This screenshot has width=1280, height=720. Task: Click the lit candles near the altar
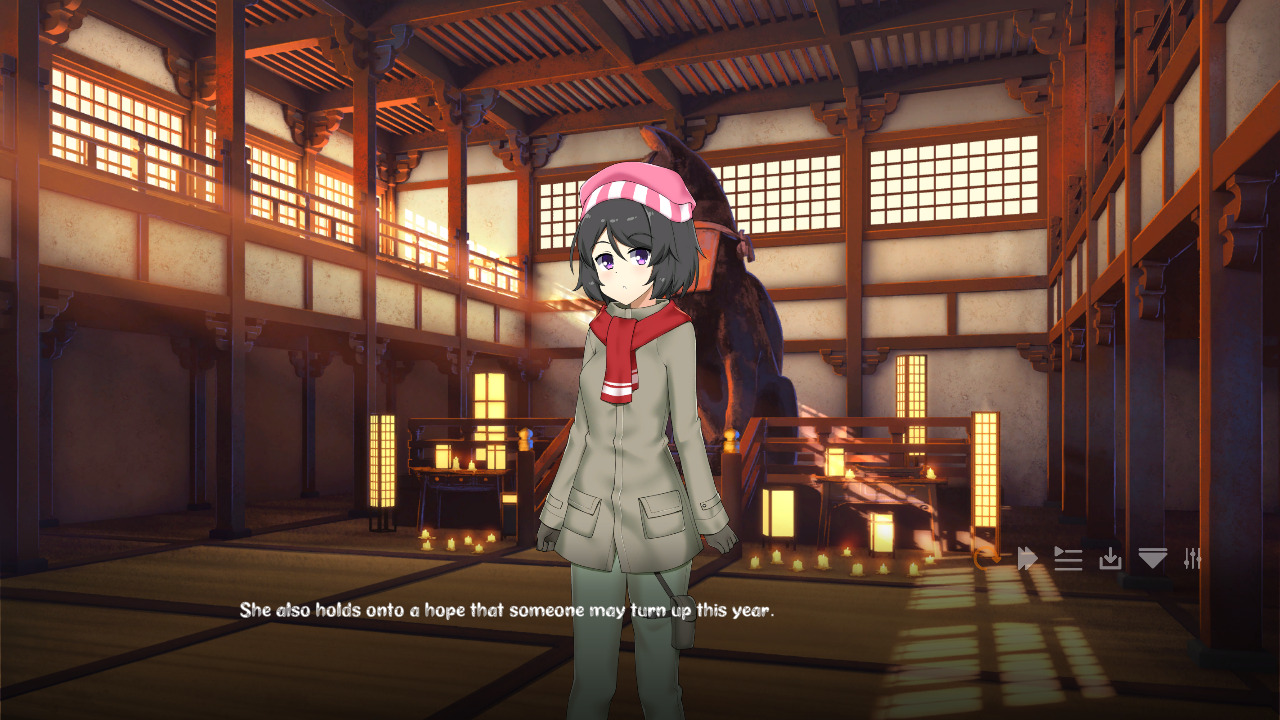(450, 545)
